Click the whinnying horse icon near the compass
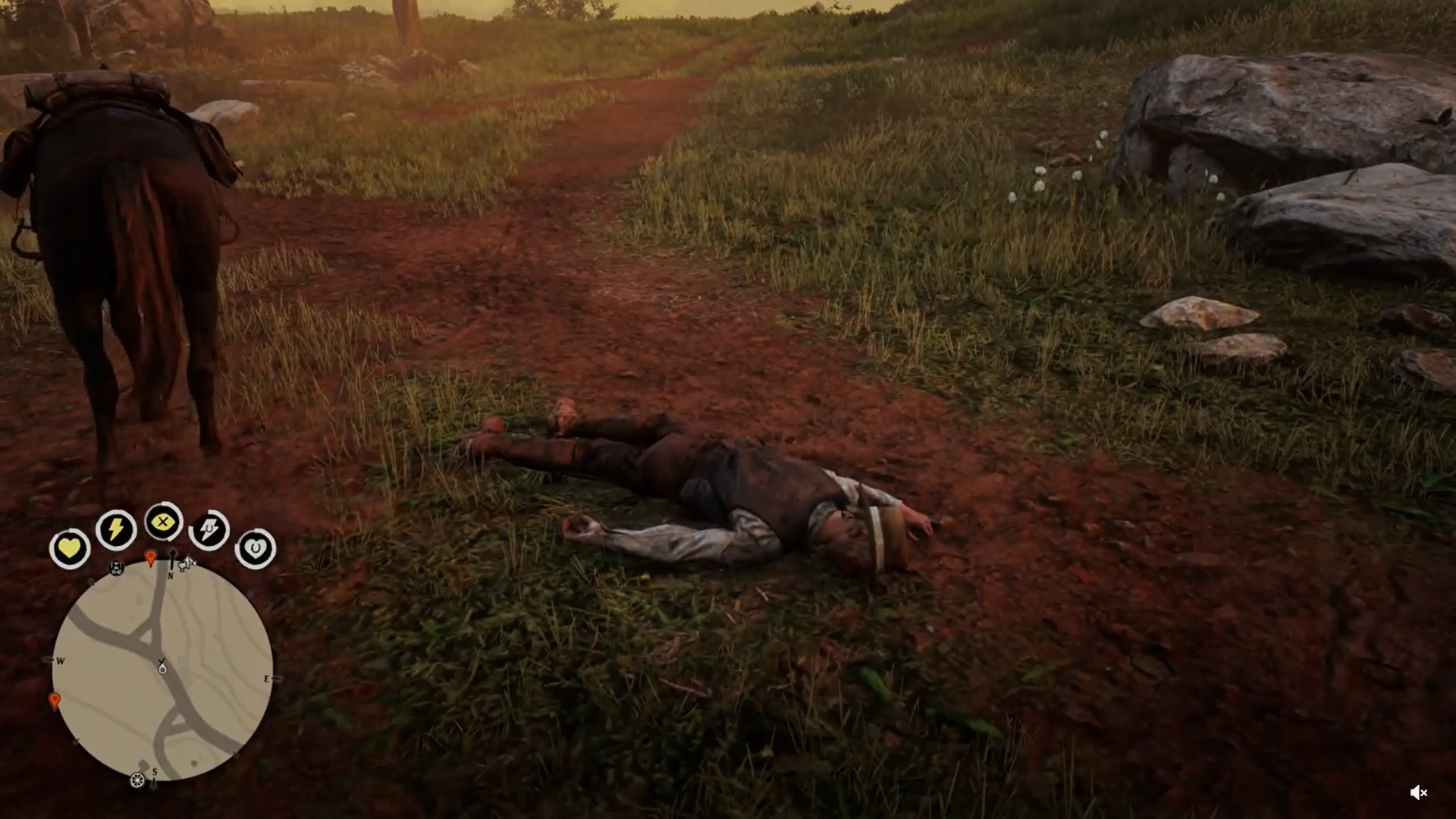Viewport: 1456px width, 819px height. 185,563
